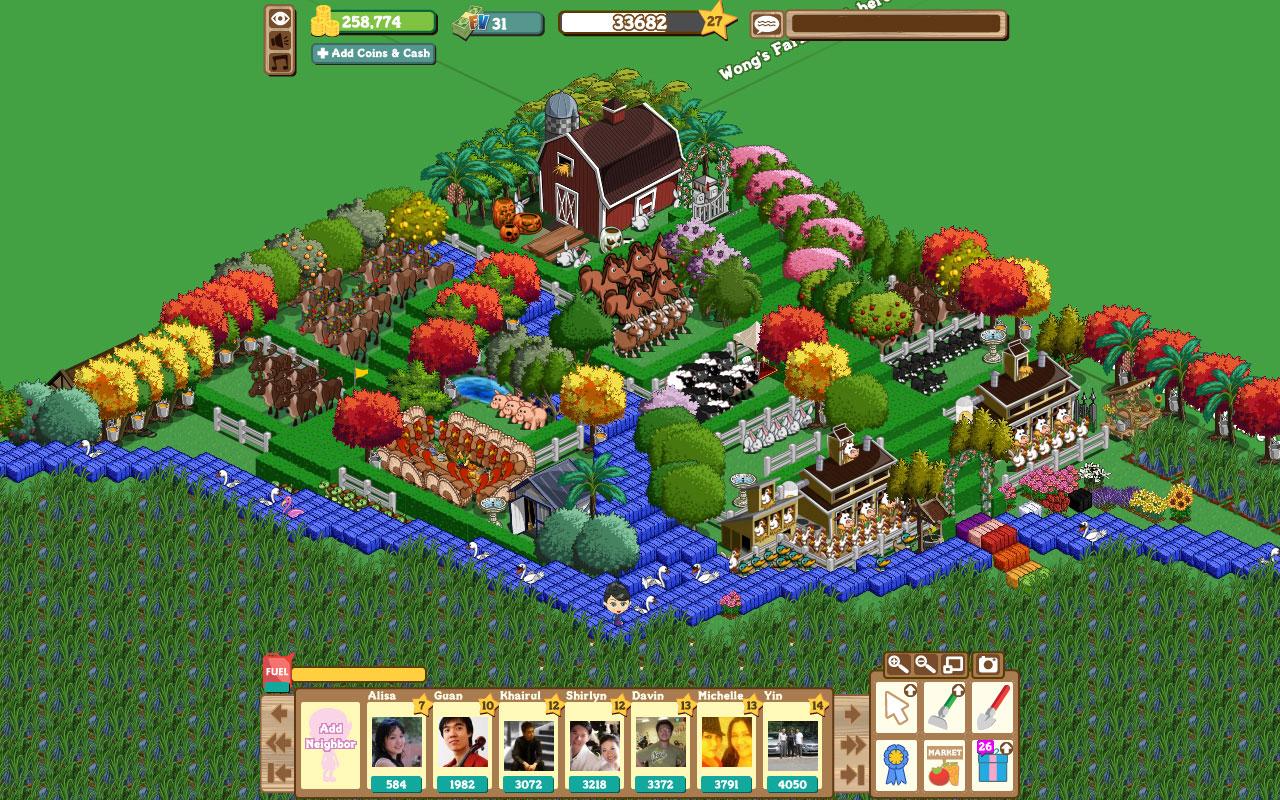Zoom out using the magnifier minus icon
Image resolution: width=1280 pixels, height=800 pixels.
click(925, 664)
